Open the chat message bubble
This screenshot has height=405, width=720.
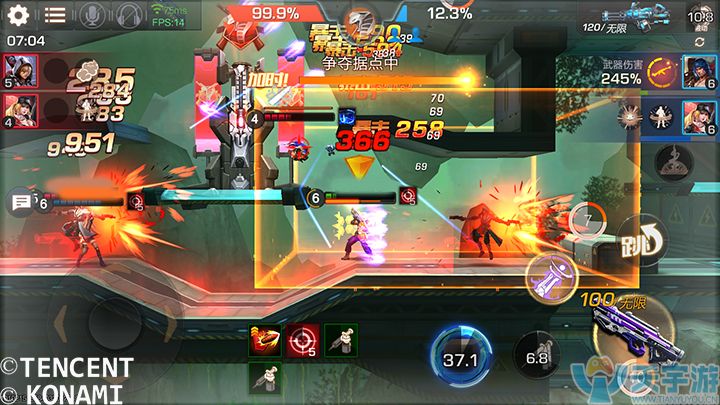pyautogui.click(x=21, y=203)
